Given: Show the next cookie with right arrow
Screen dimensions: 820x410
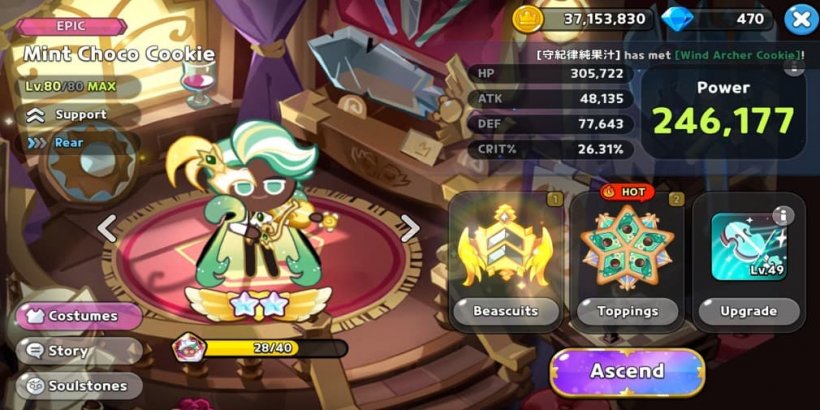Looking at the screenshot, I should tap(409, 229).
